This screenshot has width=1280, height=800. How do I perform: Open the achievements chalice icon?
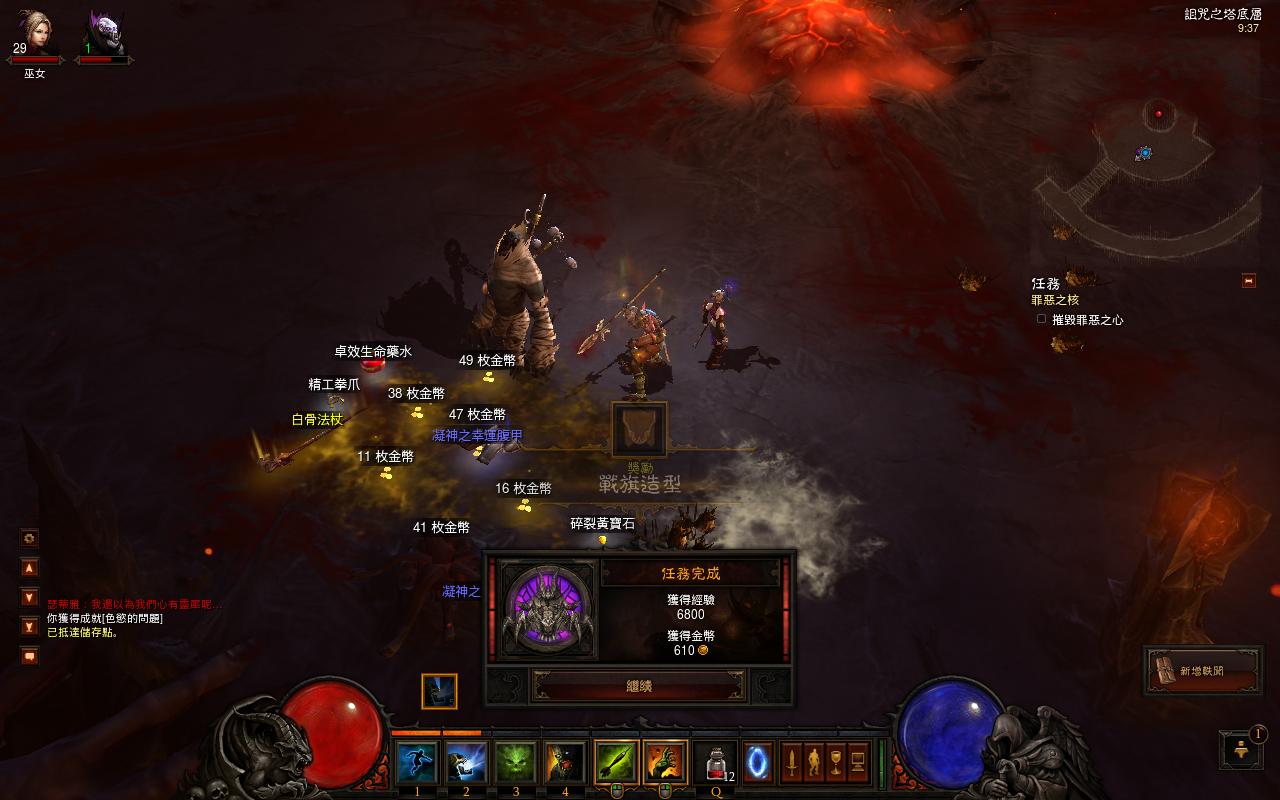[835, 763]
